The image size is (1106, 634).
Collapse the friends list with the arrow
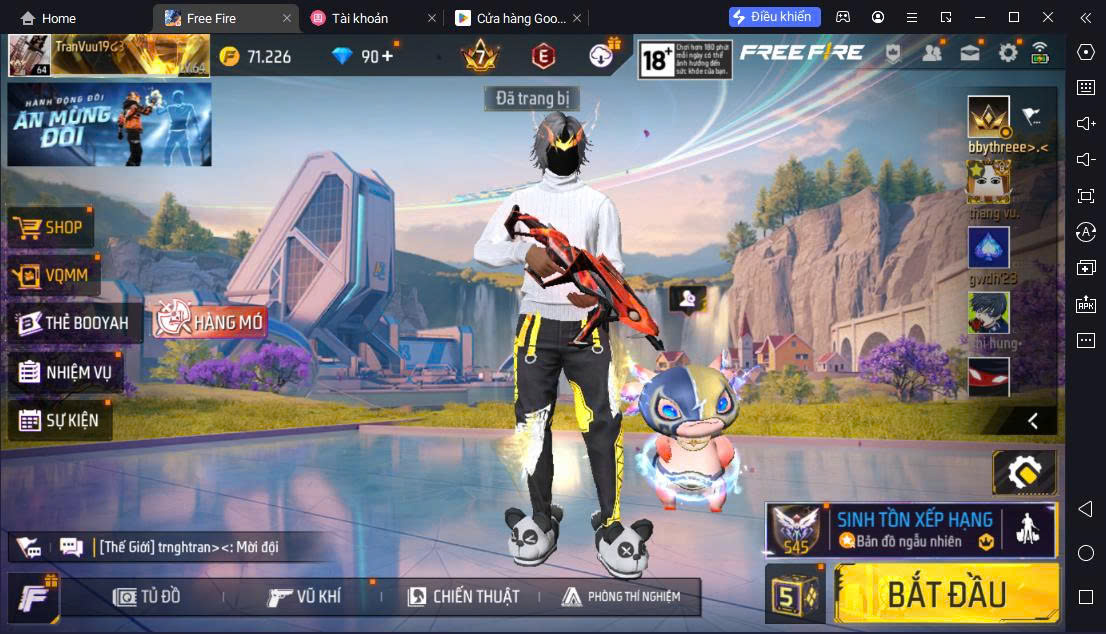pyautogui.click(x=1033, y=421)
